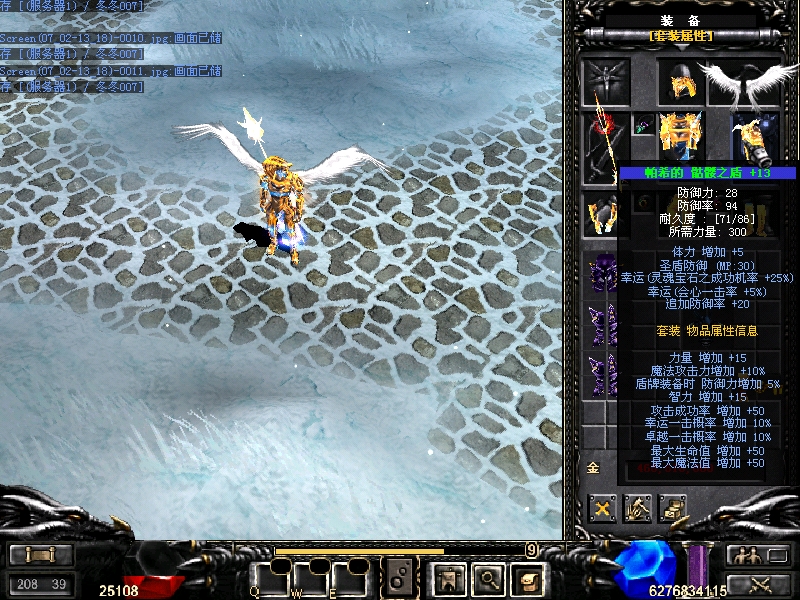Click the current skill slot icon

point(400,577)
